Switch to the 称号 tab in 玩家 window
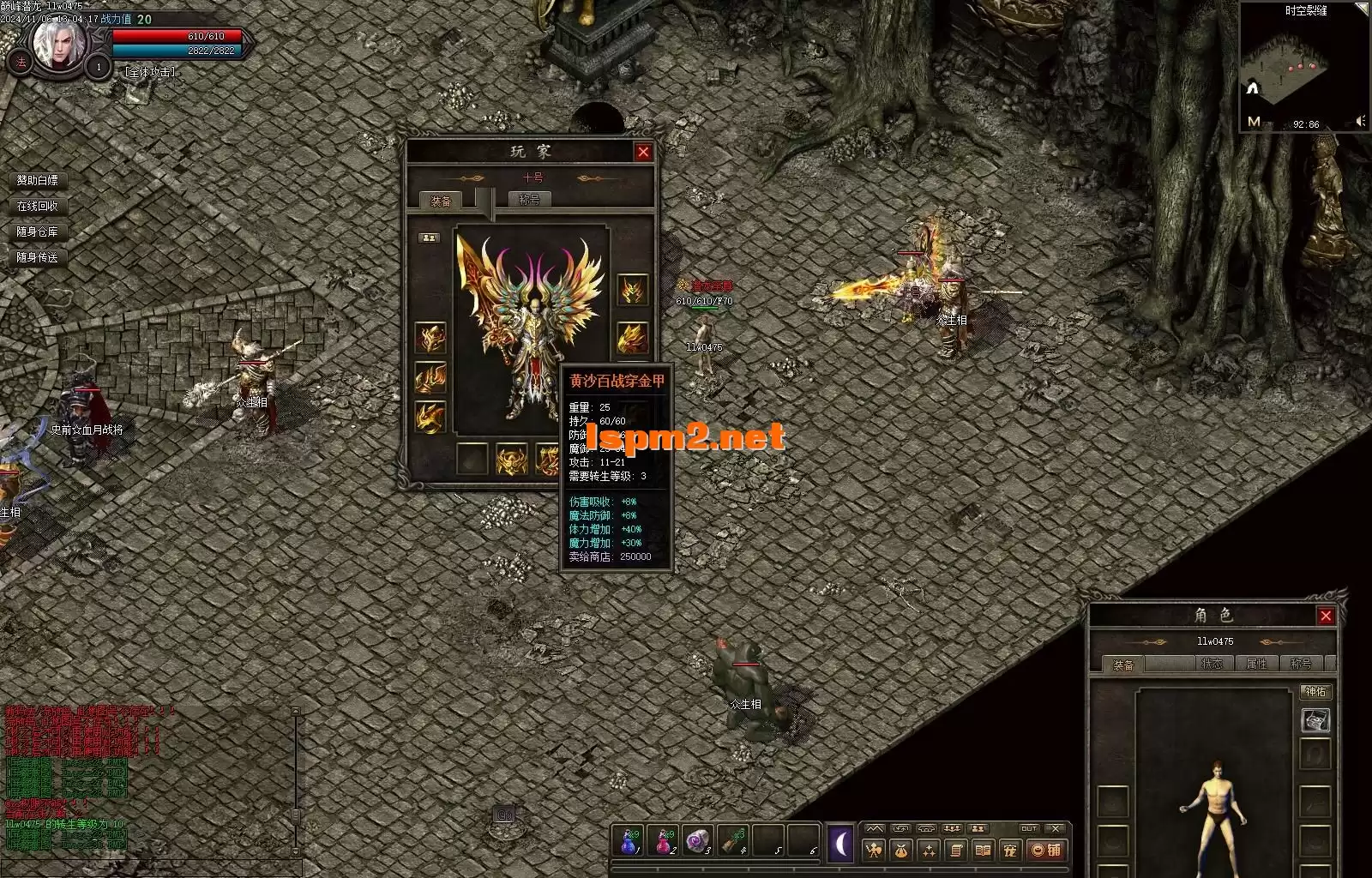The width and height of the screenshot is (1372, 878). click(530, 199)
